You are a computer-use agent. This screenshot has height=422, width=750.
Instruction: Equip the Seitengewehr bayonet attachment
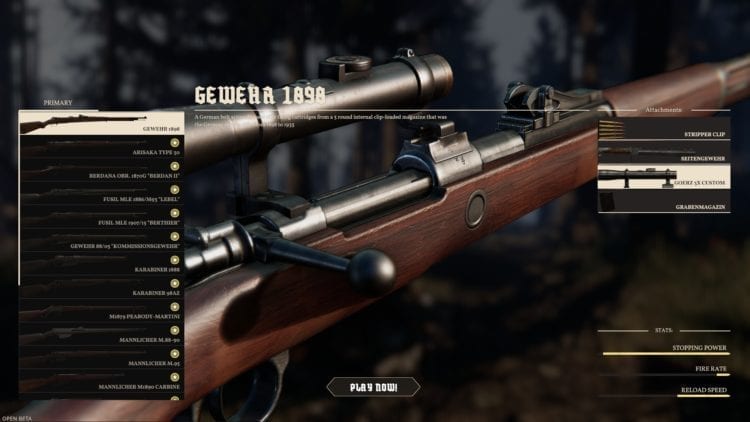(664, 153)
